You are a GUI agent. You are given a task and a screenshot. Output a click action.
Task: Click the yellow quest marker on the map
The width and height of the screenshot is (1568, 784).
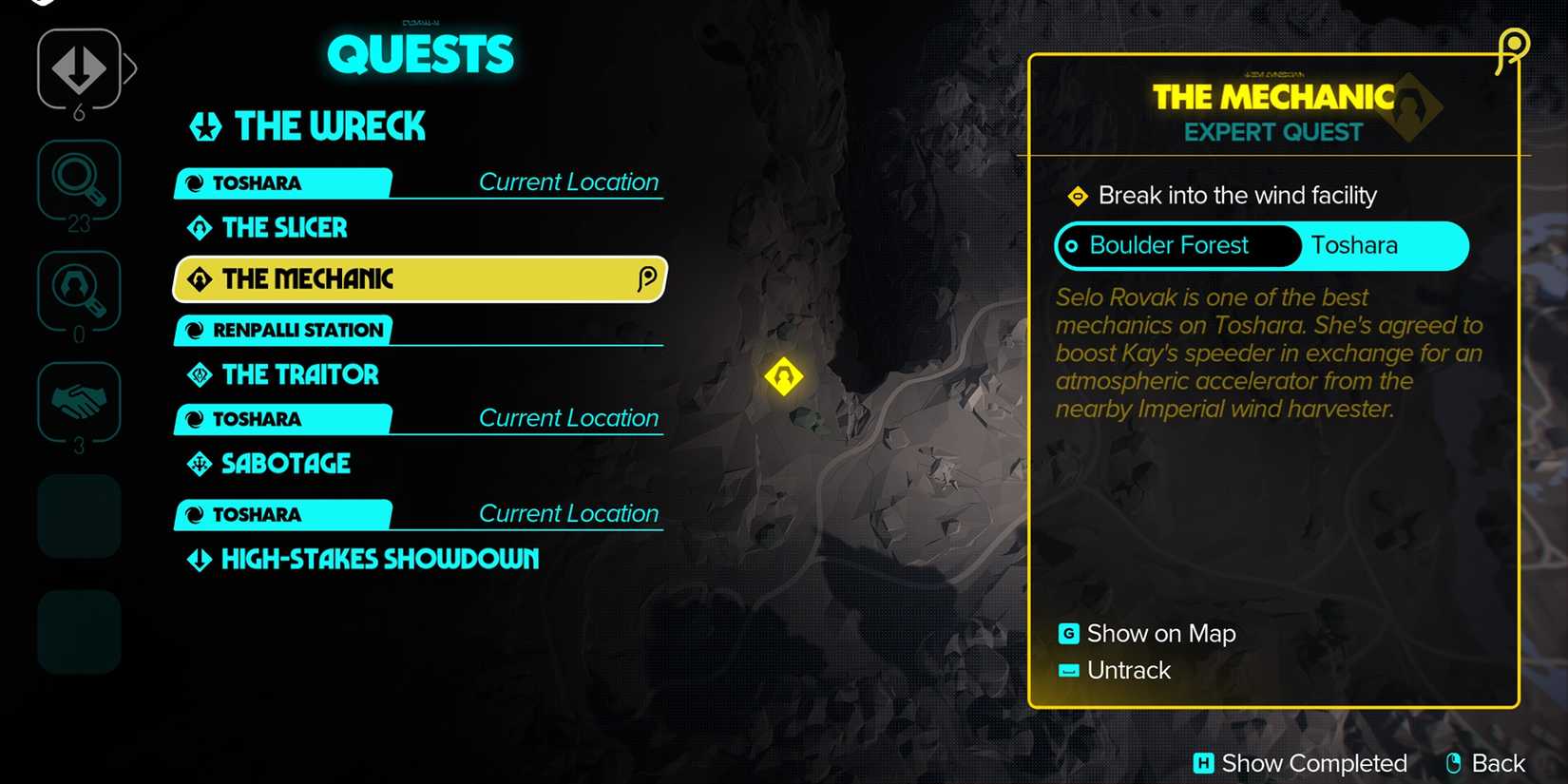click(782, 376)
